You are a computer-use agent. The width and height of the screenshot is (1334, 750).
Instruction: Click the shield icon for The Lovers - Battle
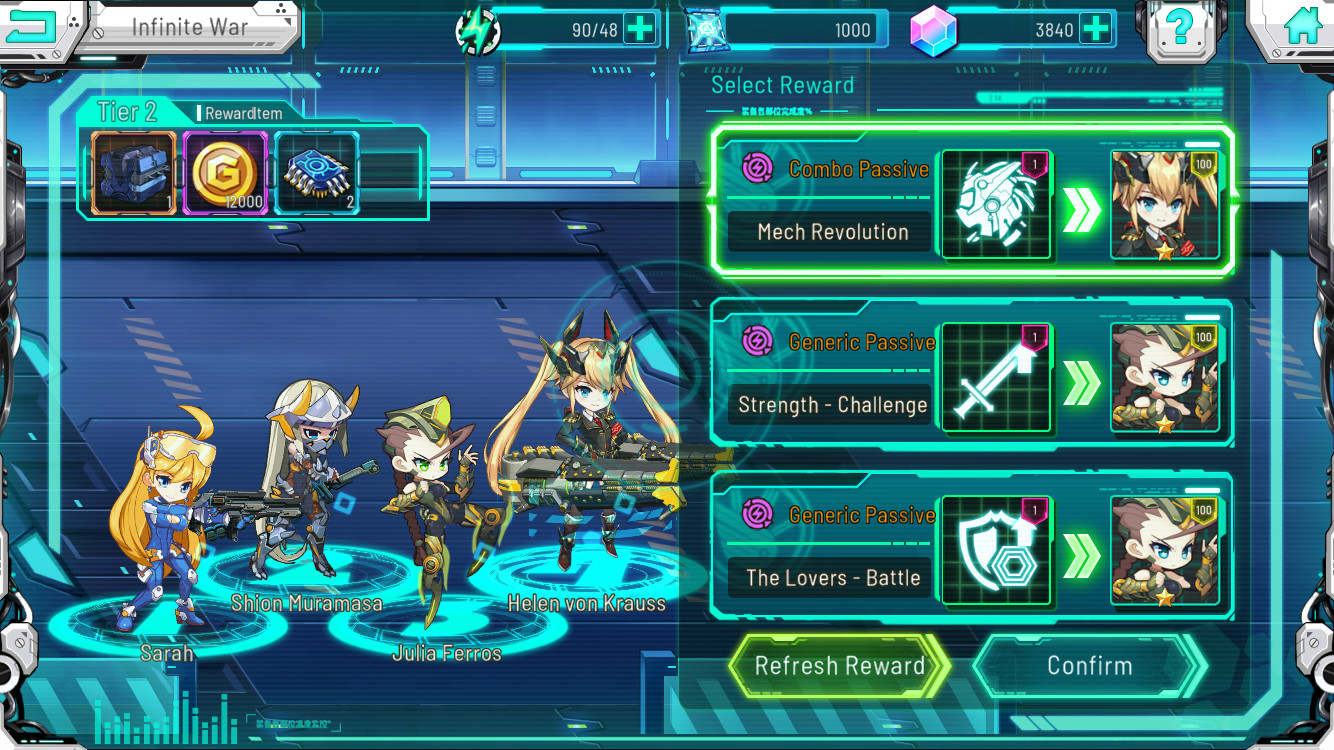click(x=995, y=550)
